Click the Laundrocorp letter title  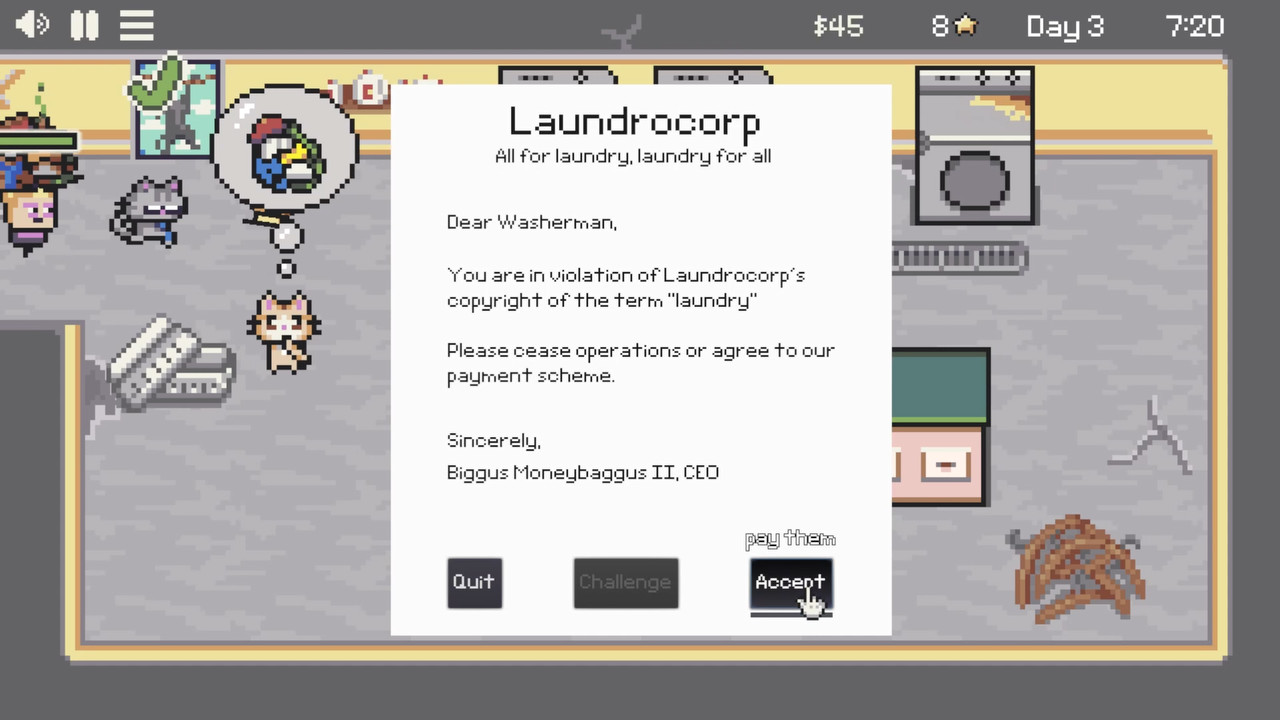coord(634,121)
